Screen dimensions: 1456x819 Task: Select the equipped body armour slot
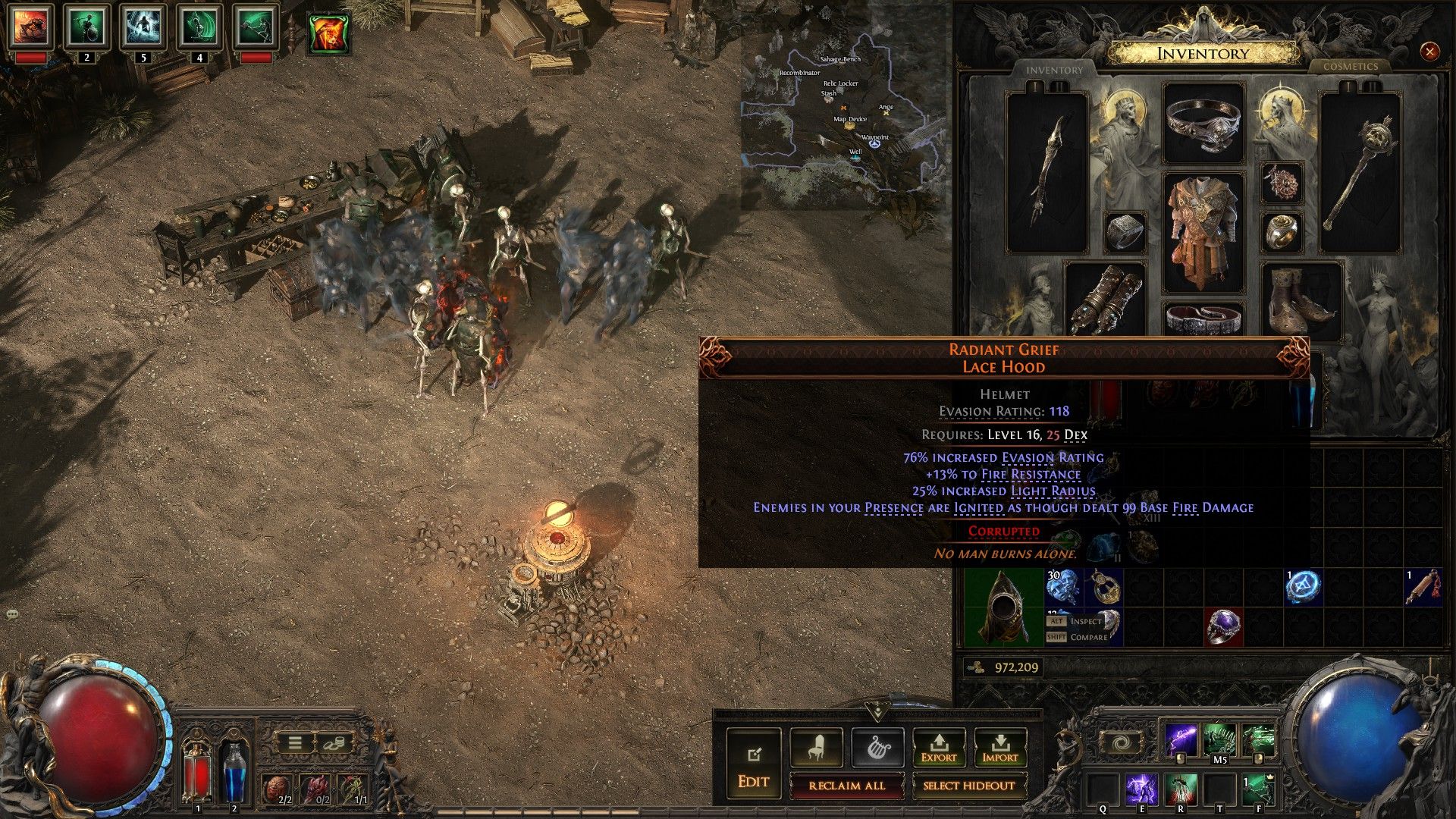point(1203,231)
